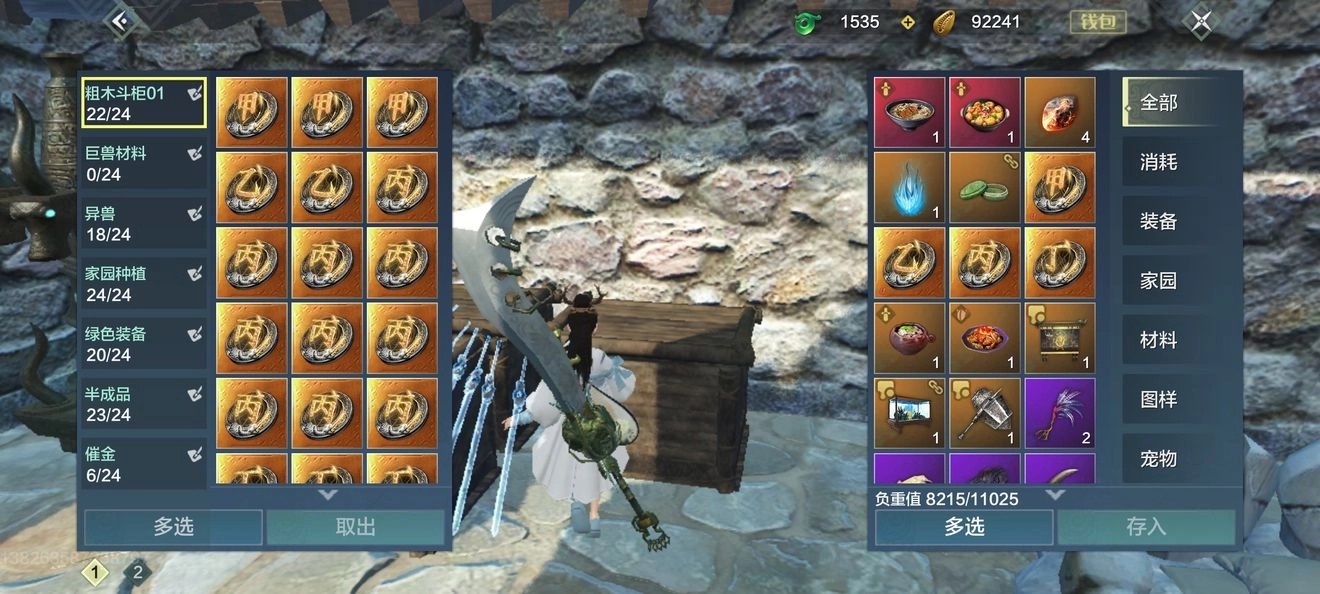Filter bag by 消耗 consumables
Image resolution: width=1320 pixels, height=594 pixels.
point(1160,162)
